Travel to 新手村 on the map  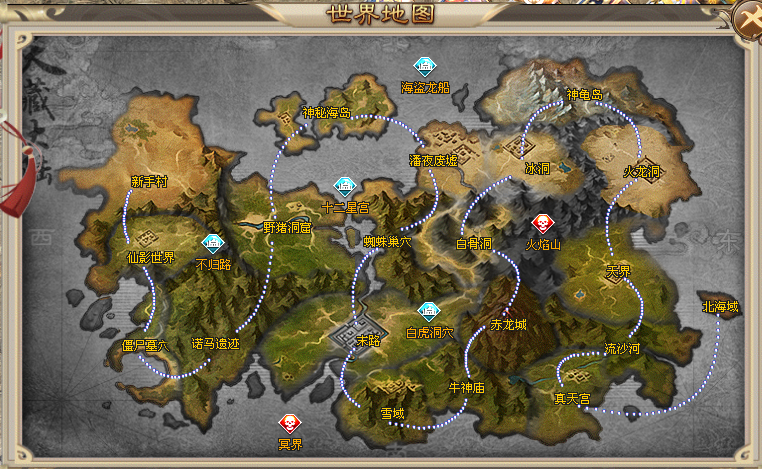149,182
